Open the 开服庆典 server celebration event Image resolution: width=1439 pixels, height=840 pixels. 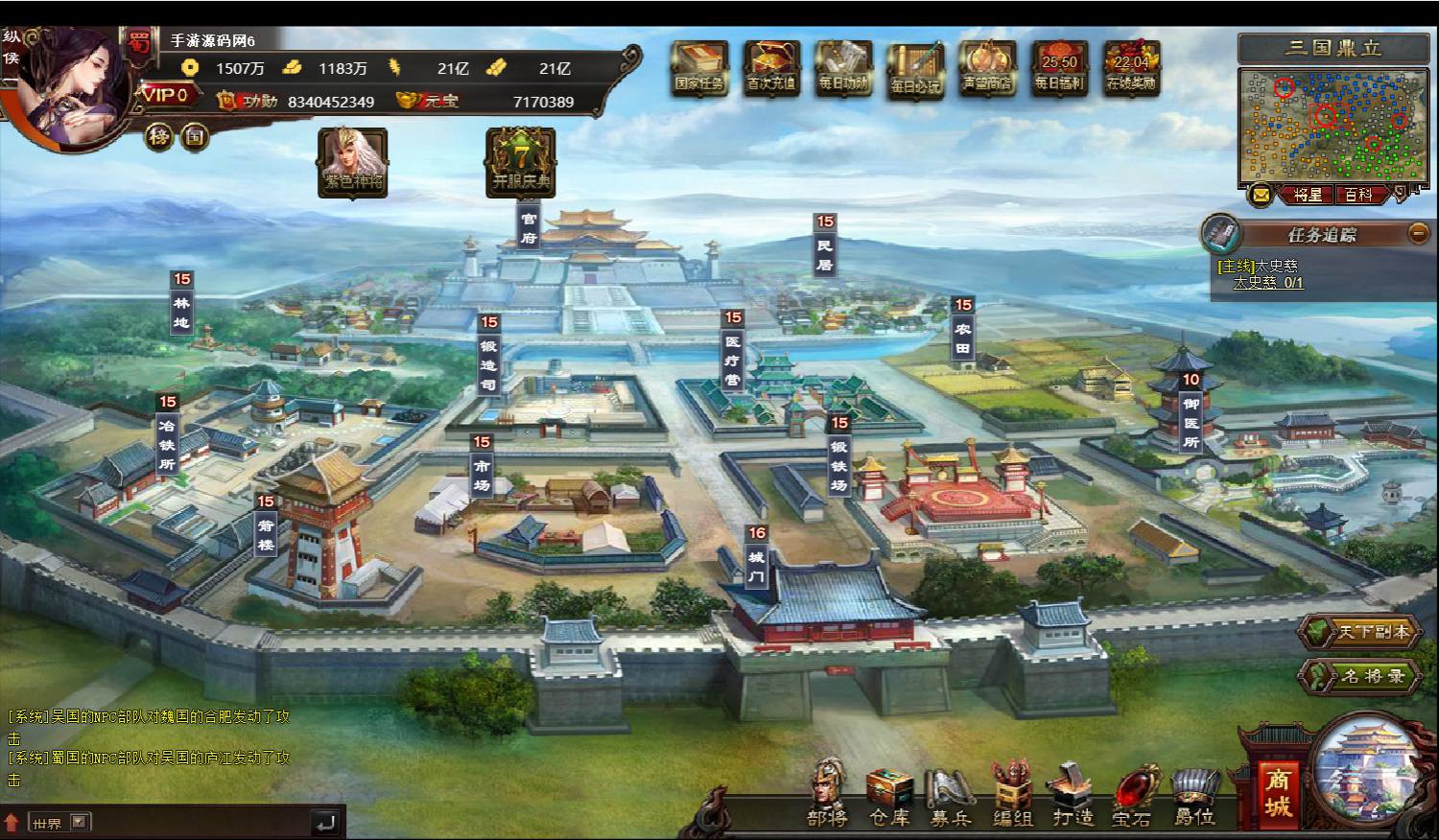point(521,161)
